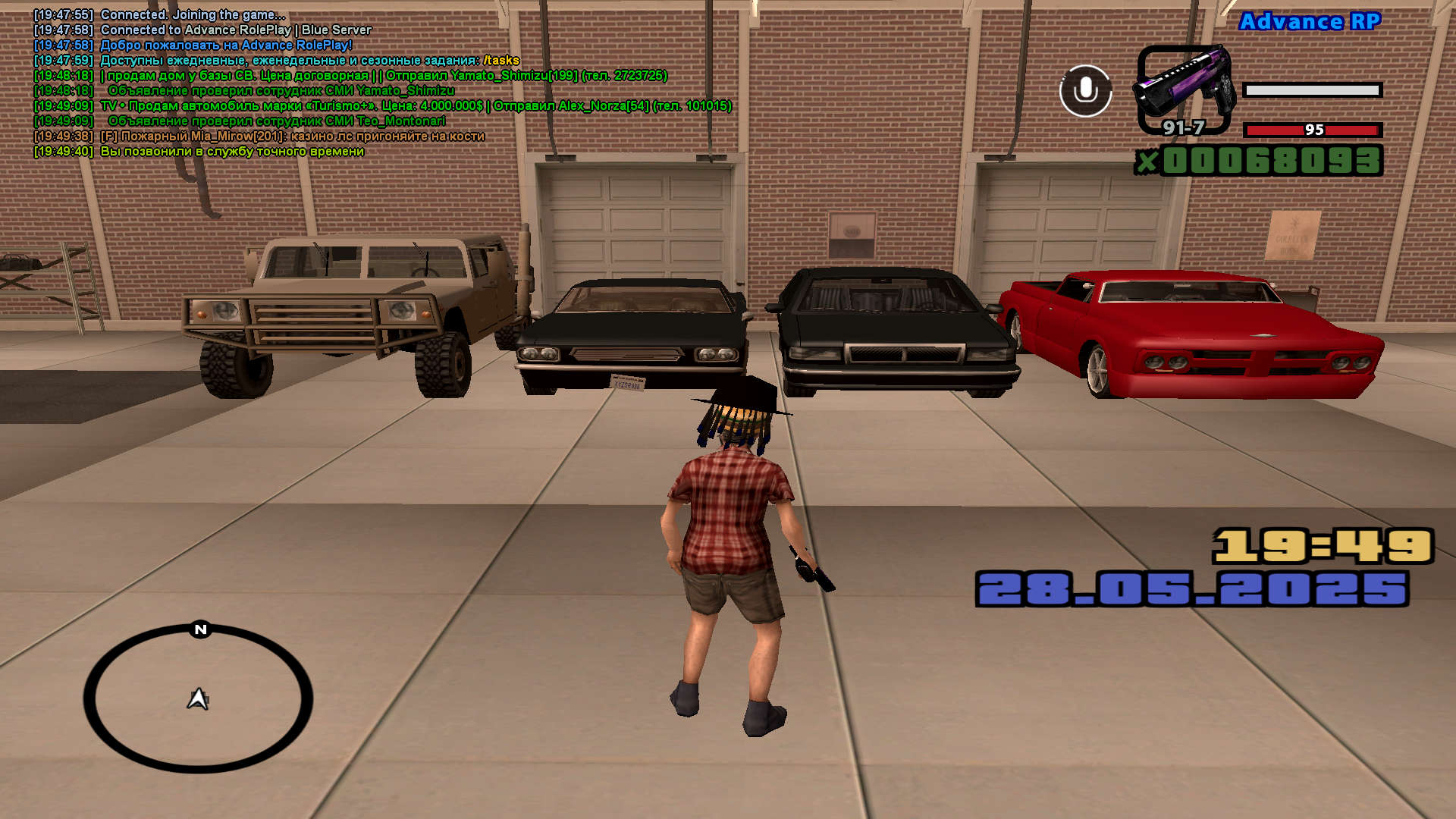Click the /tasks command in chat
1456x819 pixels.
click(x=501, y=61)
